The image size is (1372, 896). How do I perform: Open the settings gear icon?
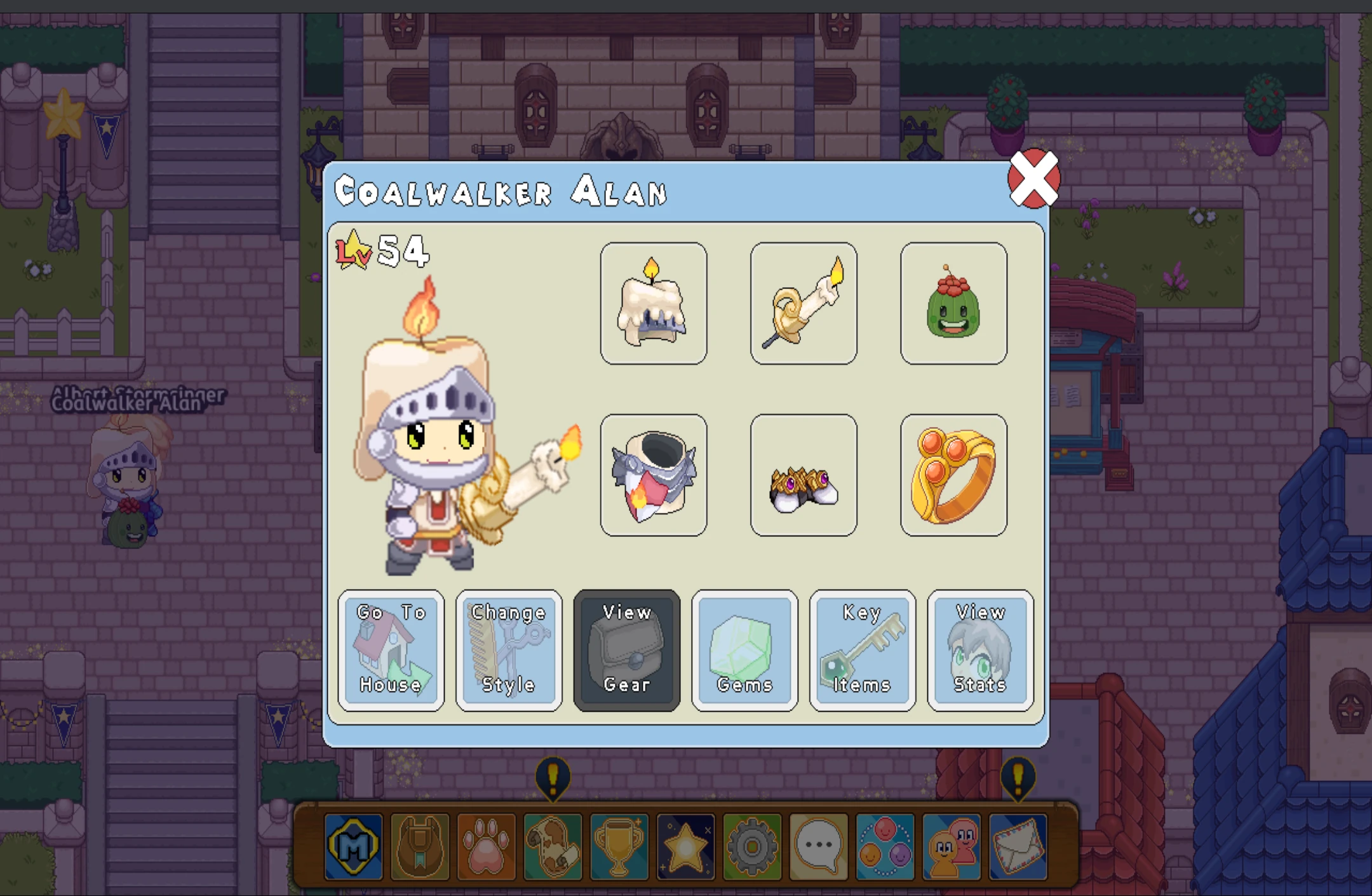point(751,847)
